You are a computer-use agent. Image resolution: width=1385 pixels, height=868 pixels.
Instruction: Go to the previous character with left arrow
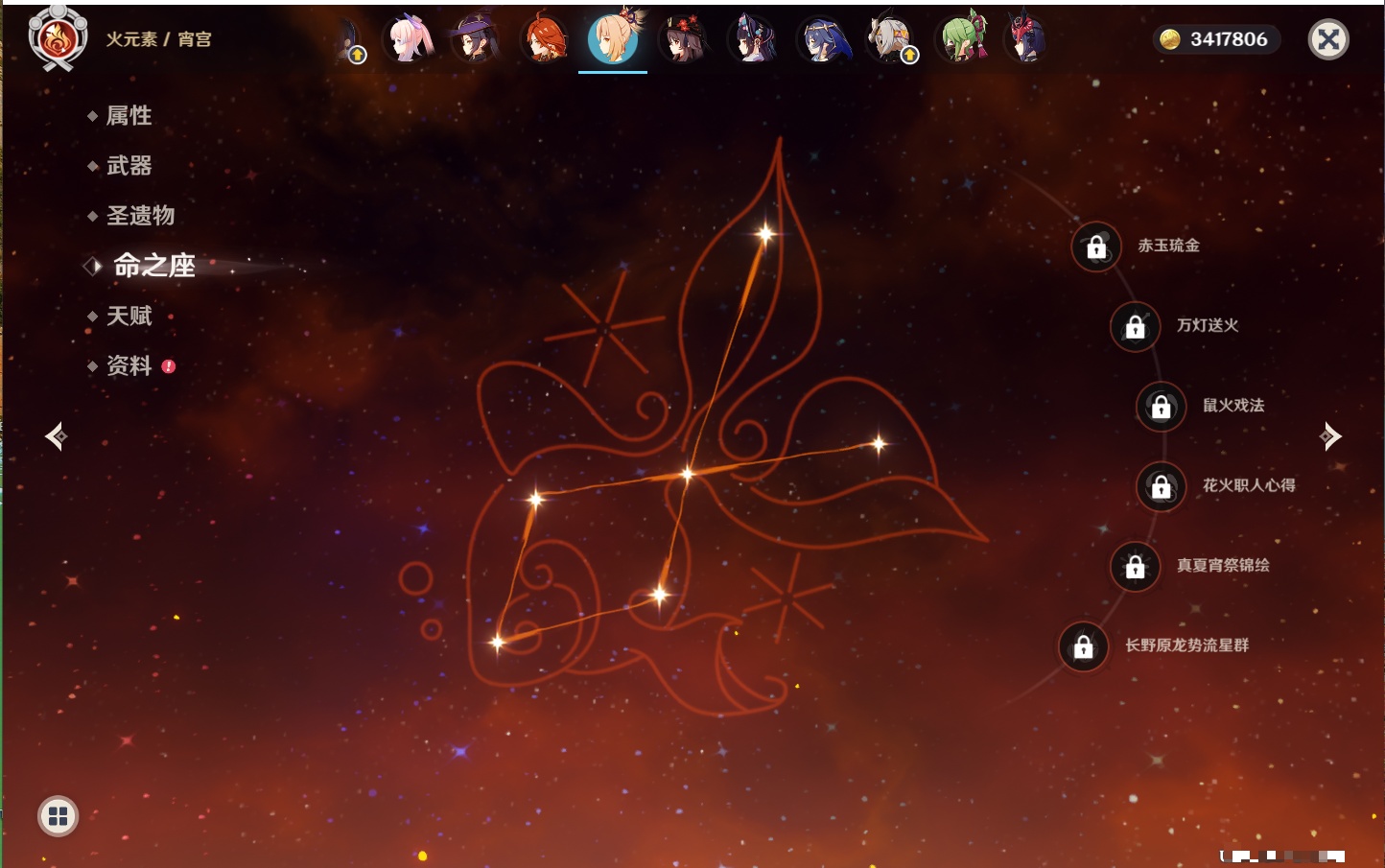point(56,436)
